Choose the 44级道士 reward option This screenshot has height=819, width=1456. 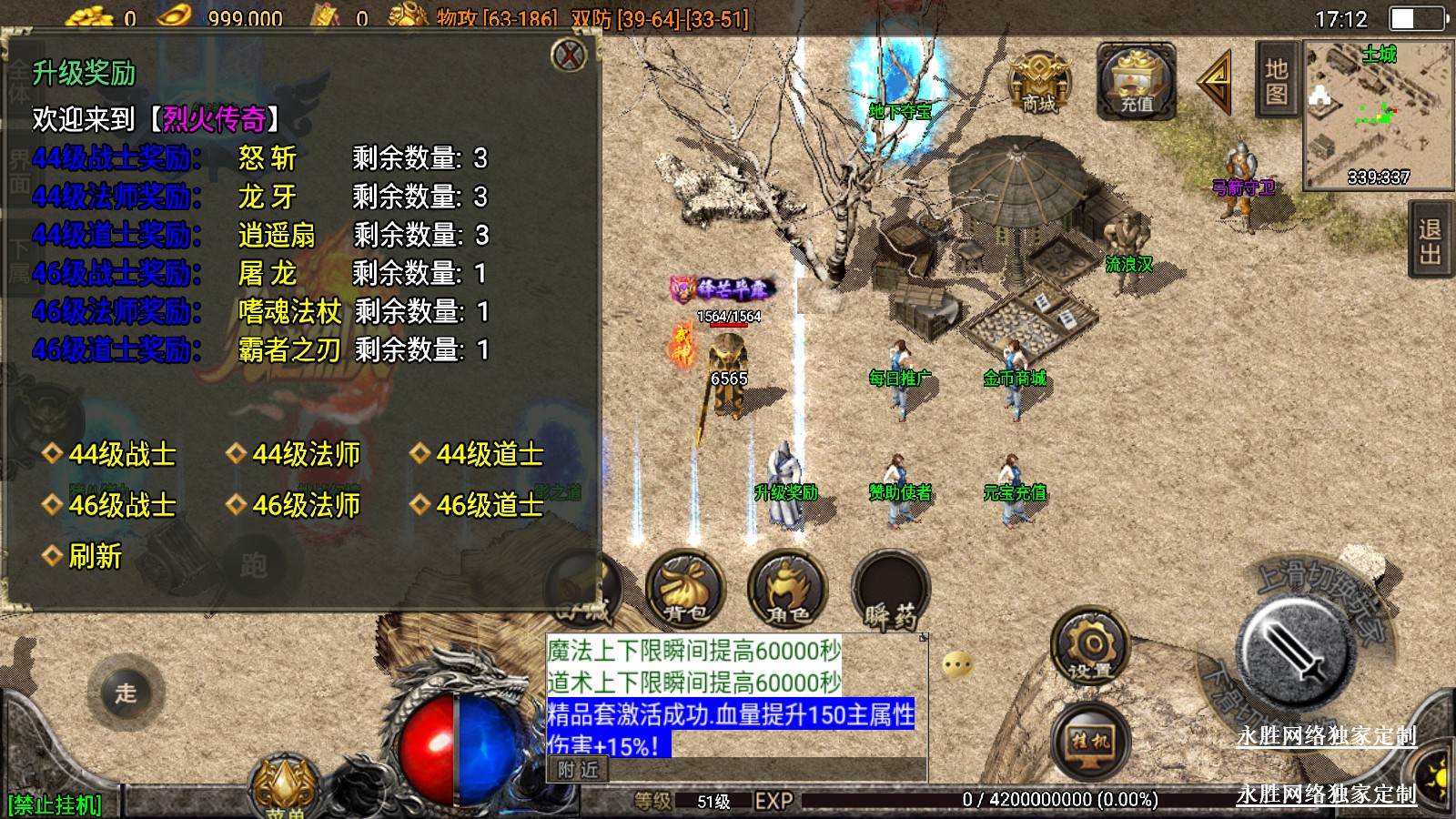[489, 454]
